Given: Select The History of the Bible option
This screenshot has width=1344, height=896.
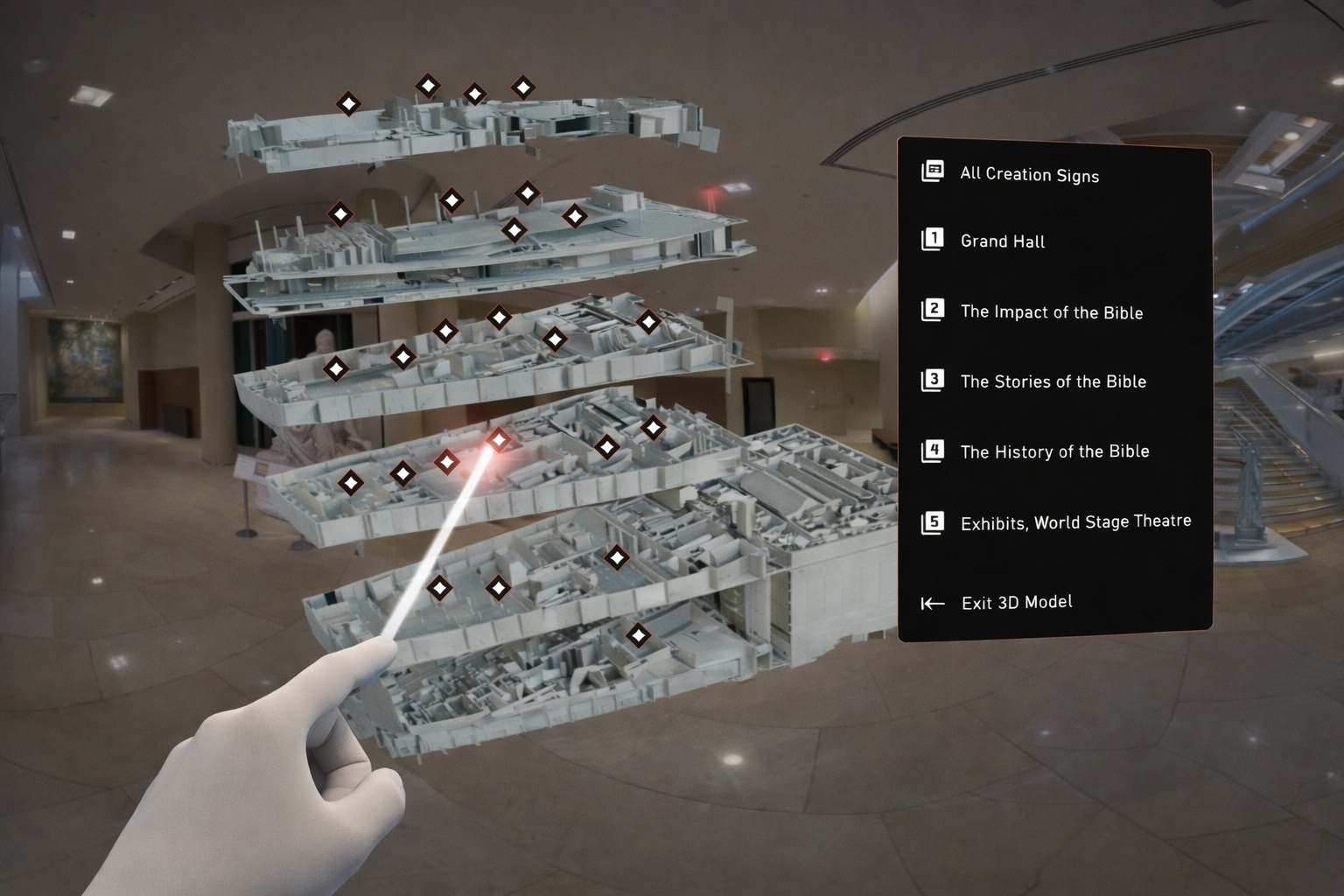Looking at the screenshot, I should [x=1054, y=451].
